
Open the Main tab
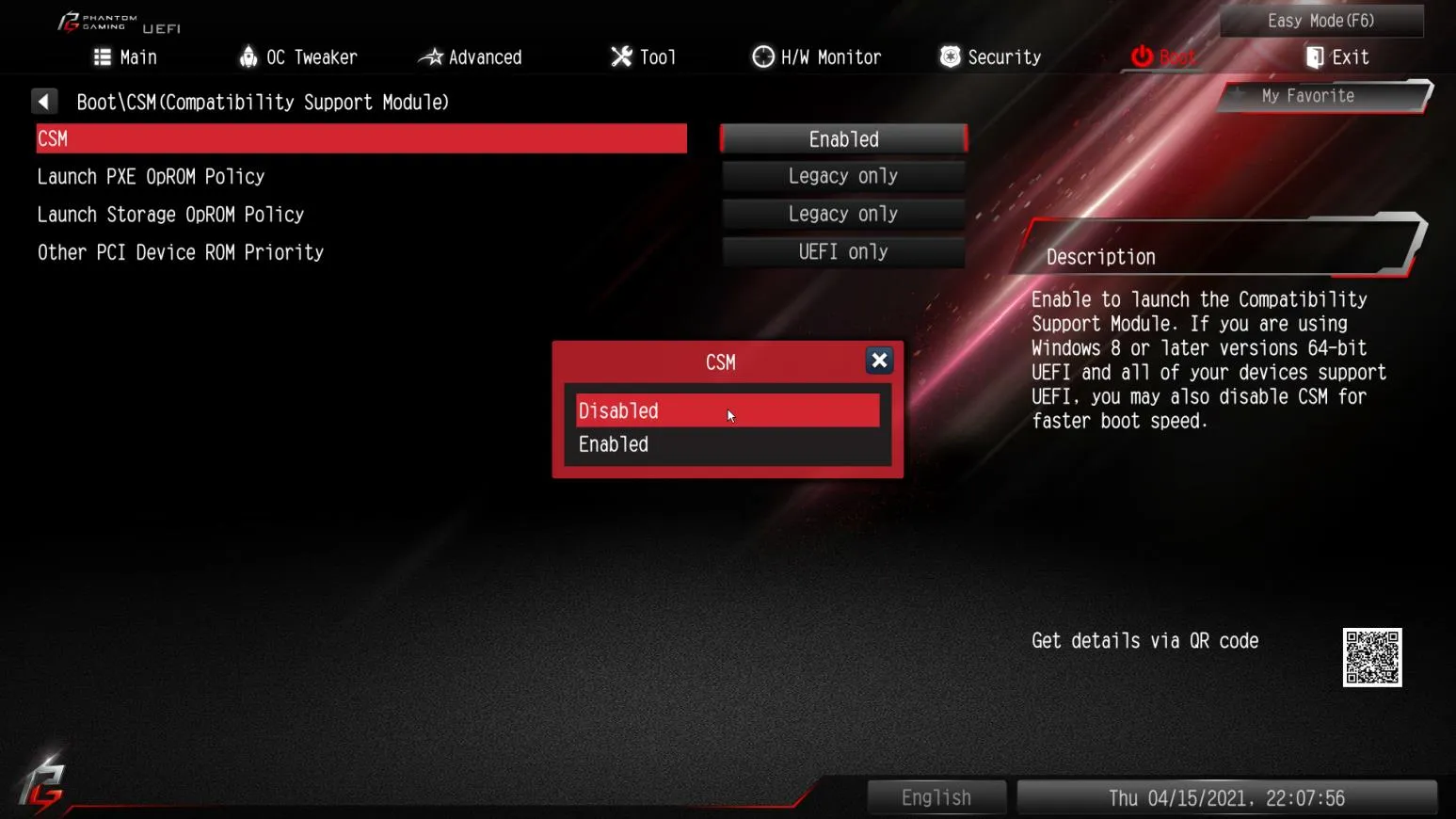125,57
